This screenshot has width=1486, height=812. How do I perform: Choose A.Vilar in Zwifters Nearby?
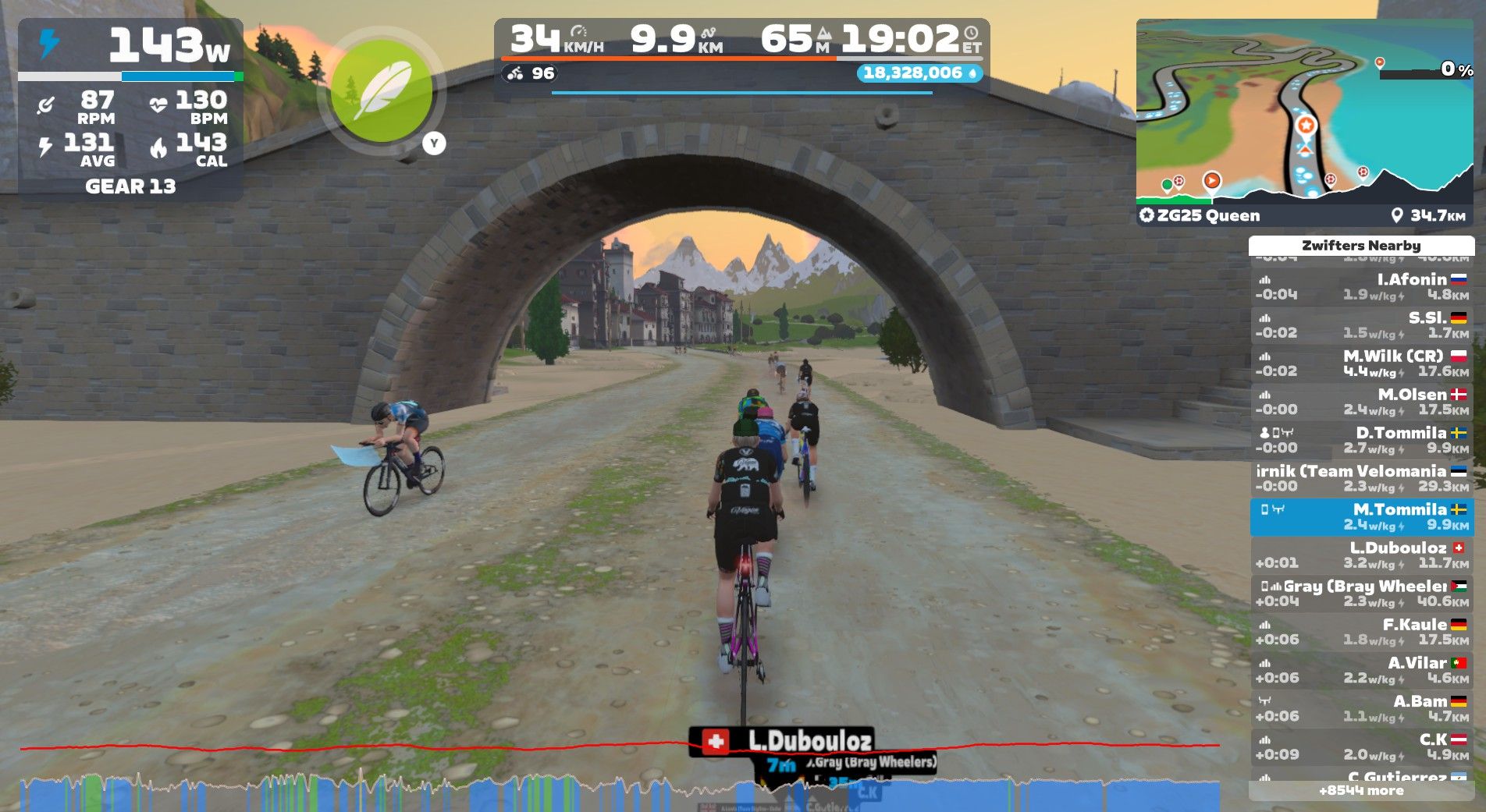click(x=1361, y=669)
